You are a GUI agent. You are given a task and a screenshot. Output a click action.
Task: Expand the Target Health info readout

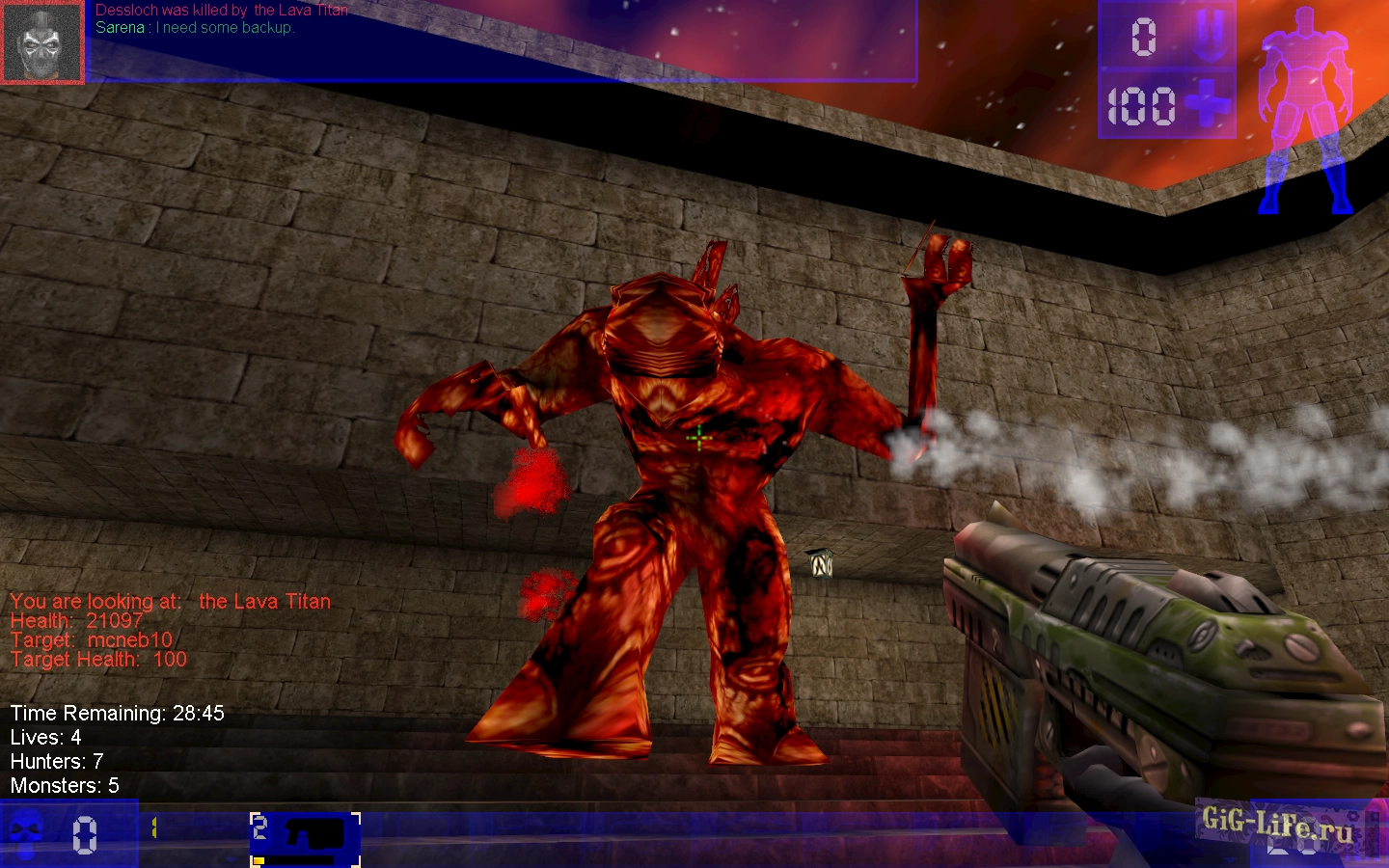99,660
